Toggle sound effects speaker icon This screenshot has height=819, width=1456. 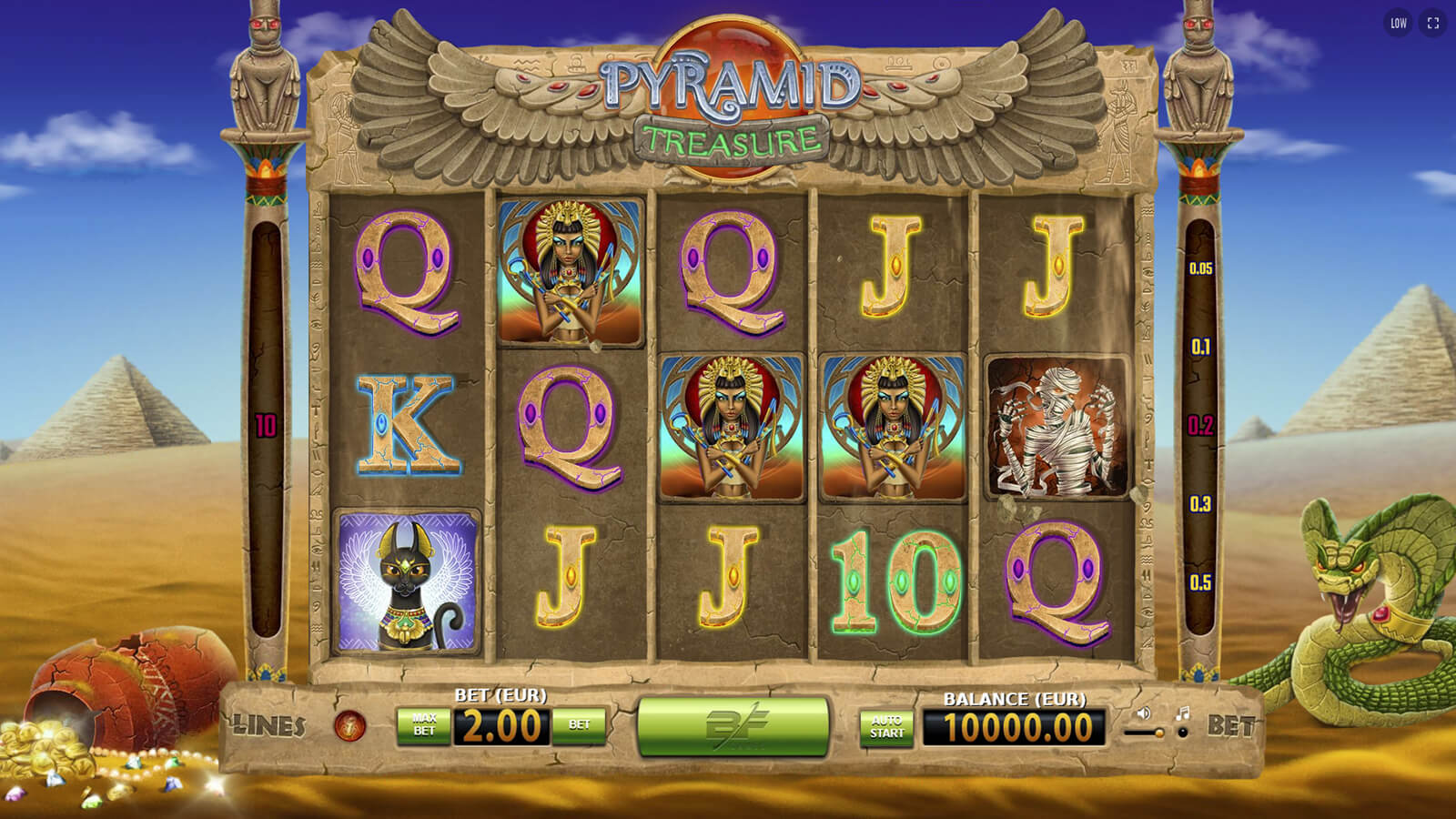tap(1144, 713)
